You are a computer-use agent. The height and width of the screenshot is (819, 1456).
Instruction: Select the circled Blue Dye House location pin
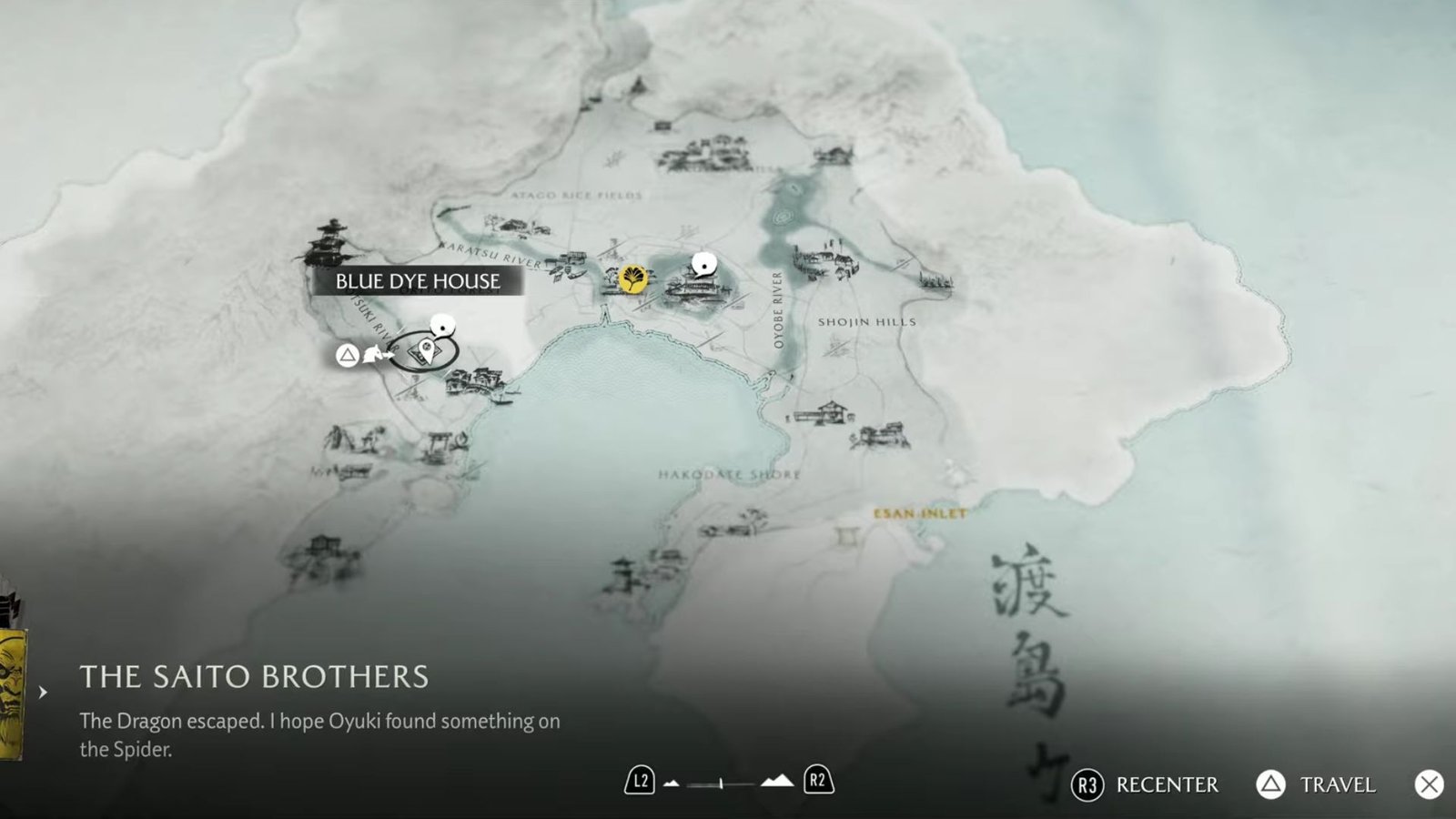tap(424, 351)
